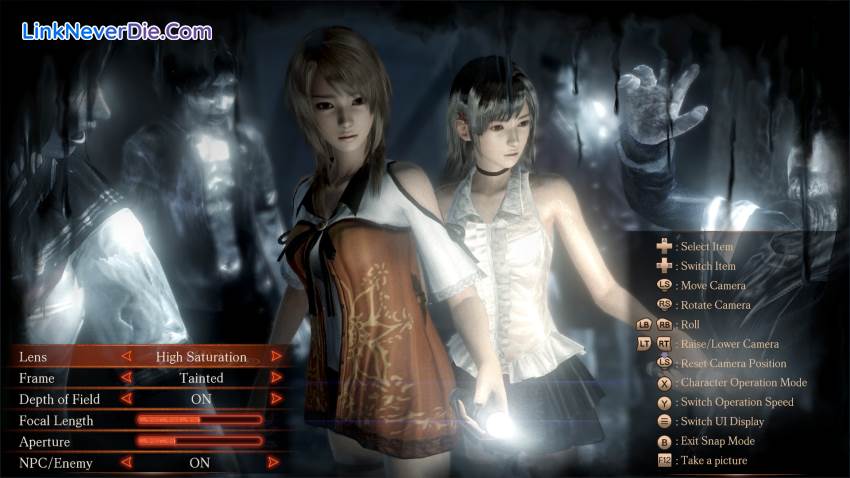Change Frame to the next style

click(277, 378)
